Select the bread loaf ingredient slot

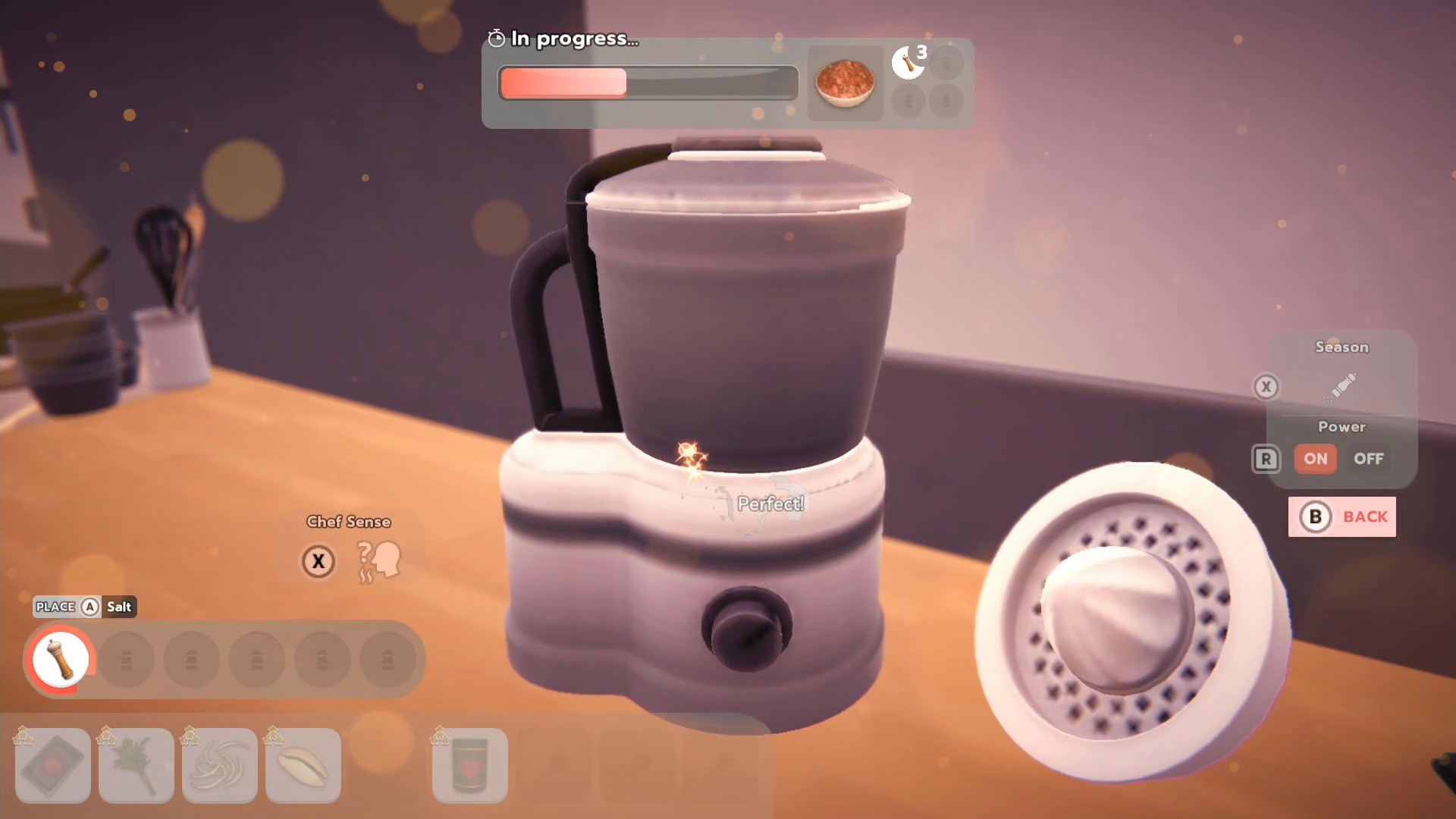pos(303,765)
